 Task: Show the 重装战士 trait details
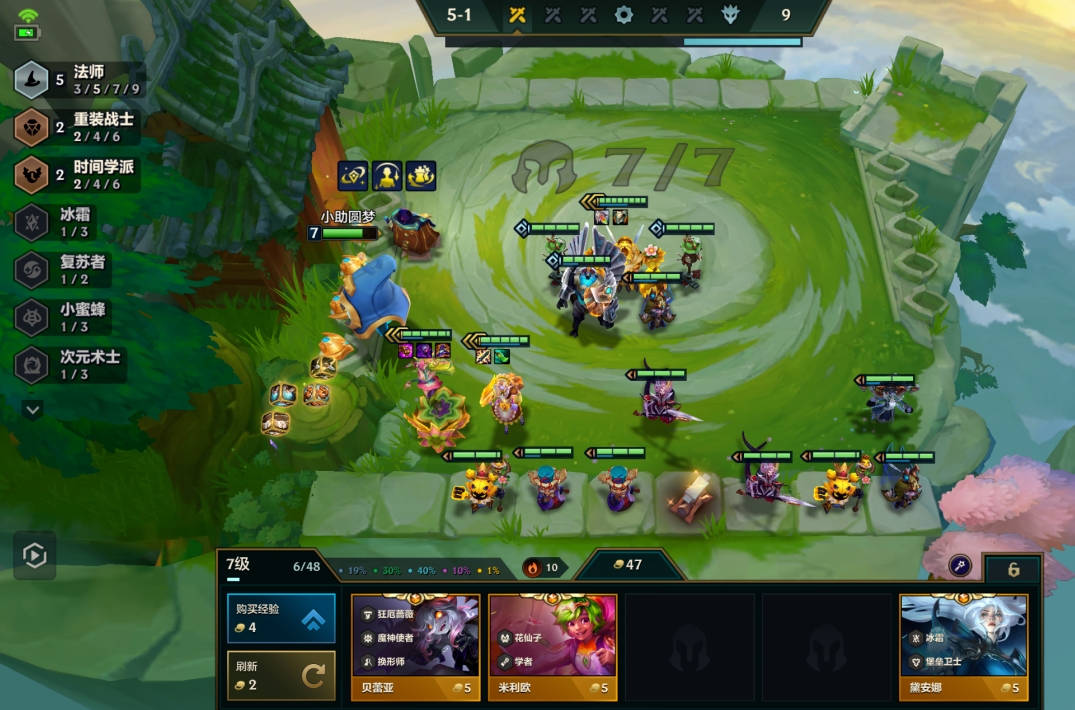coord(78,127)
